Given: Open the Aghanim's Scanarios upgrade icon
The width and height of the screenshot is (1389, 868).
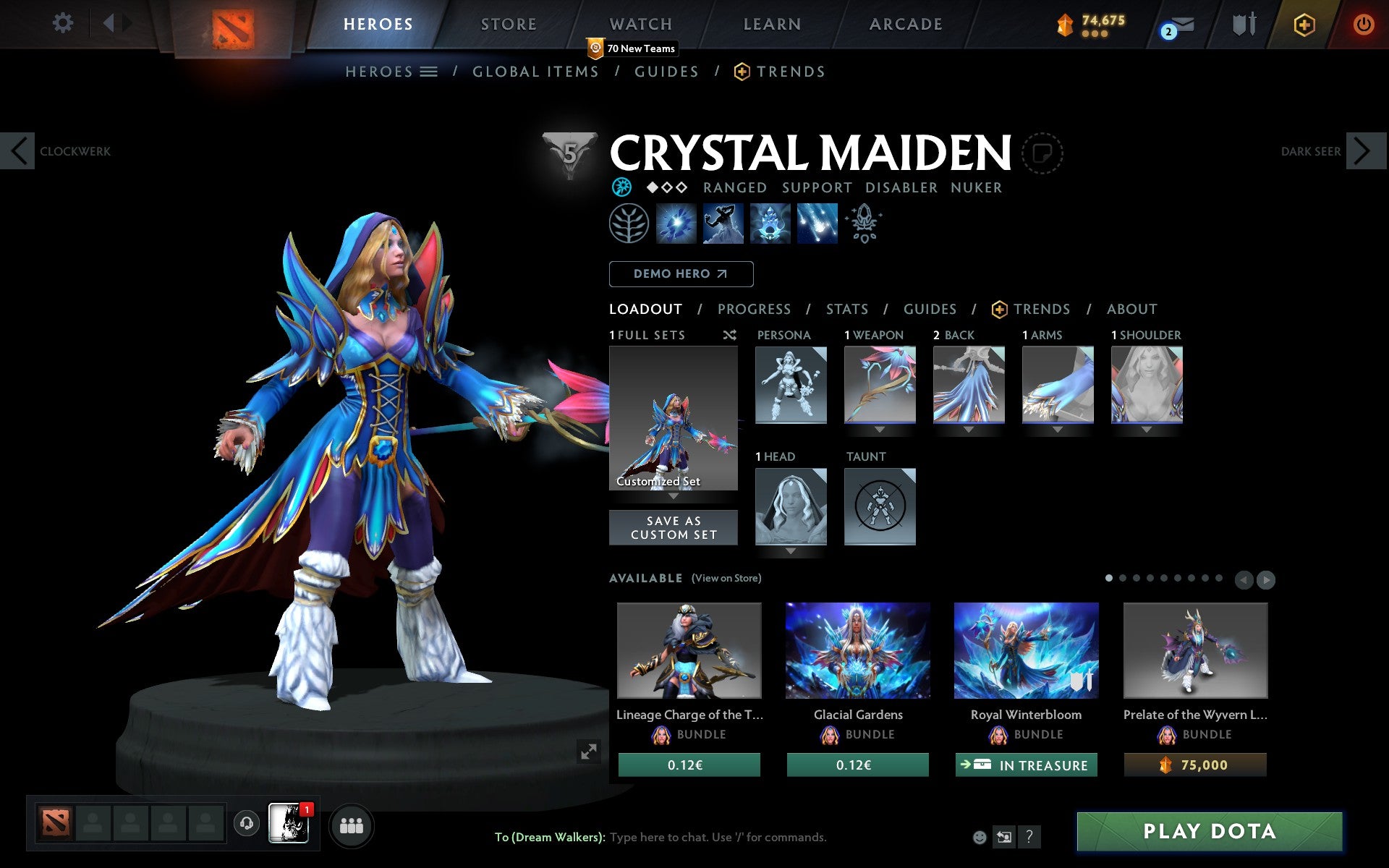Looking at the screenshot, I should (x=864, y=224).
